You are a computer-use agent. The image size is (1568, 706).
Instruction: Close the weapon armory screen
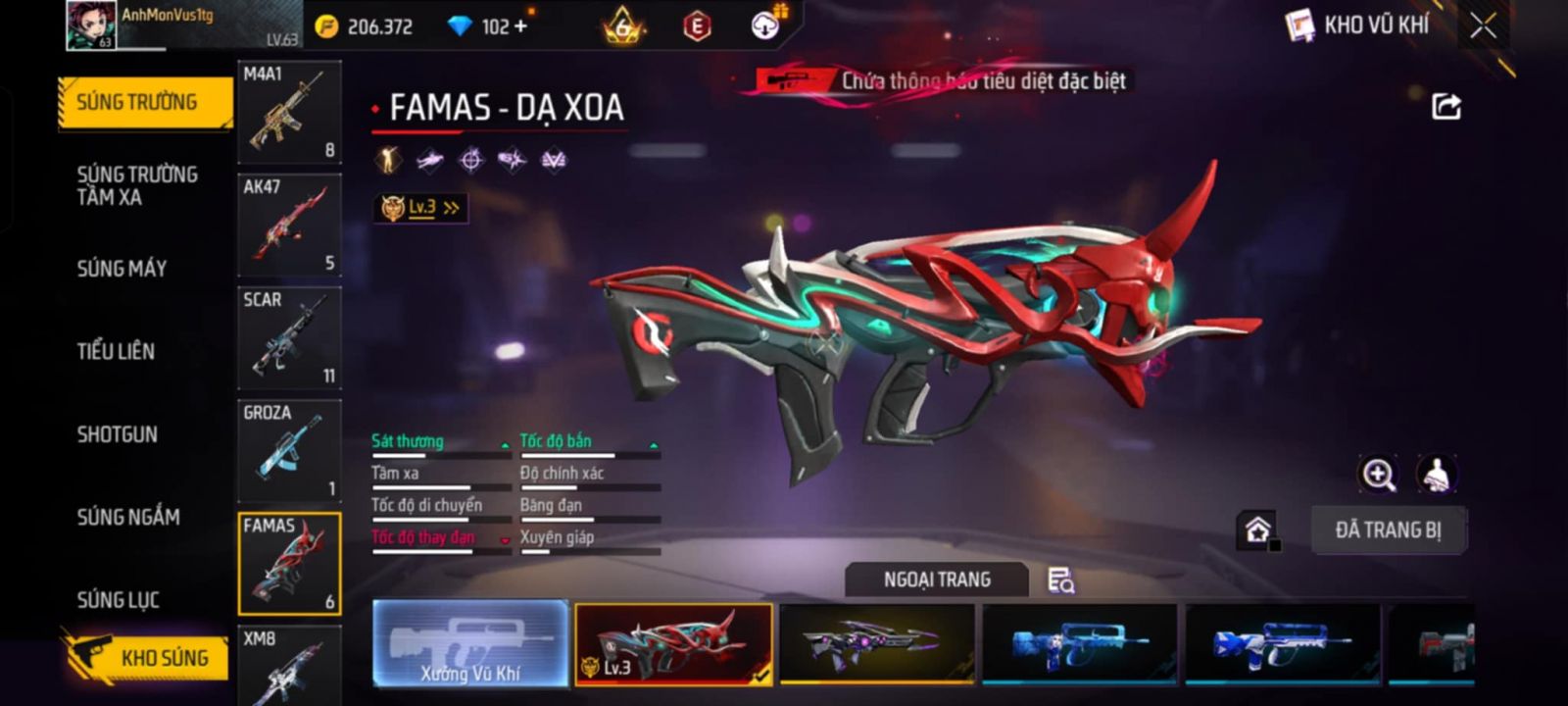click(1483, 26)
